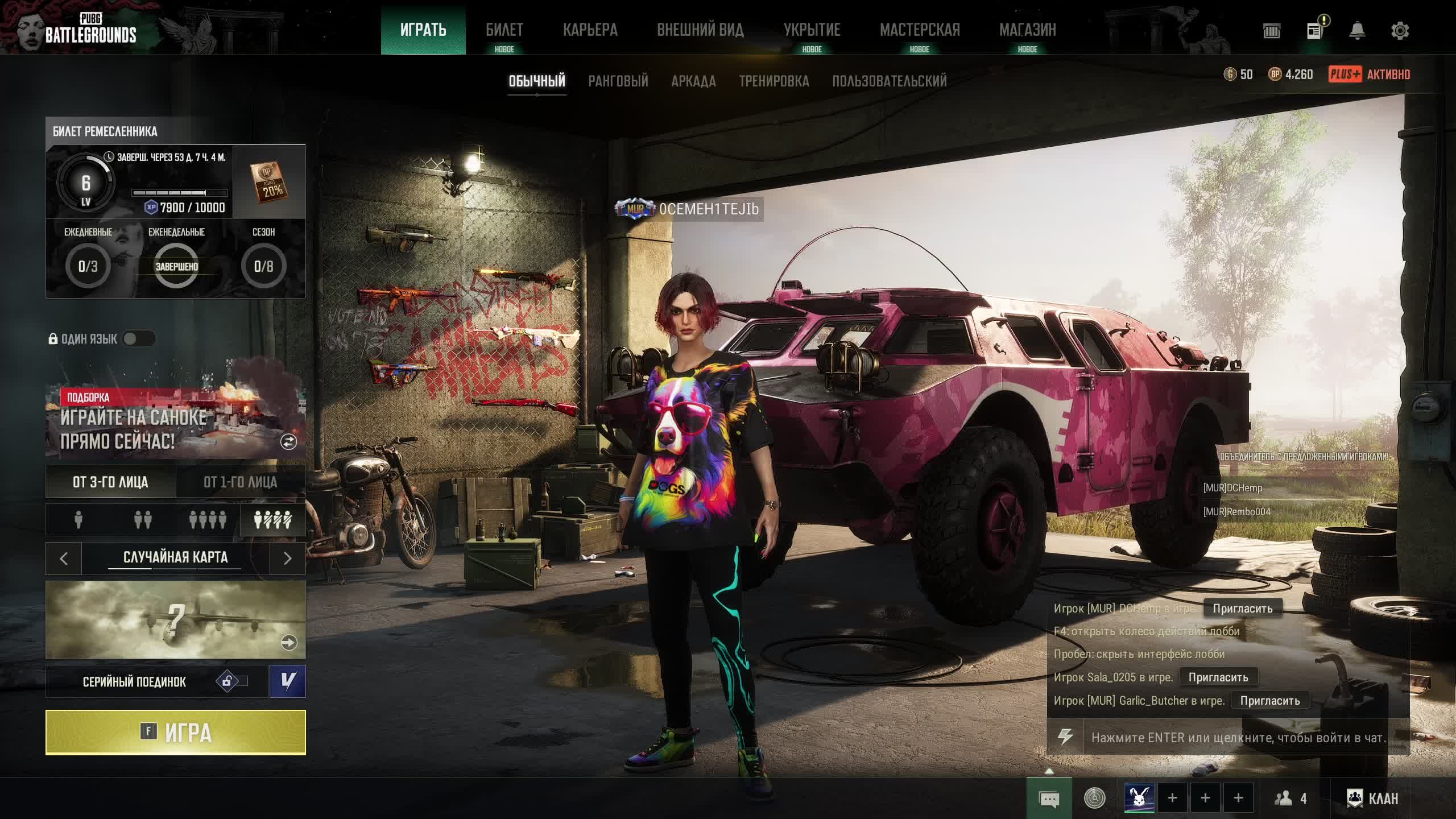Select solo mode single-player icon

pos(78,520)
